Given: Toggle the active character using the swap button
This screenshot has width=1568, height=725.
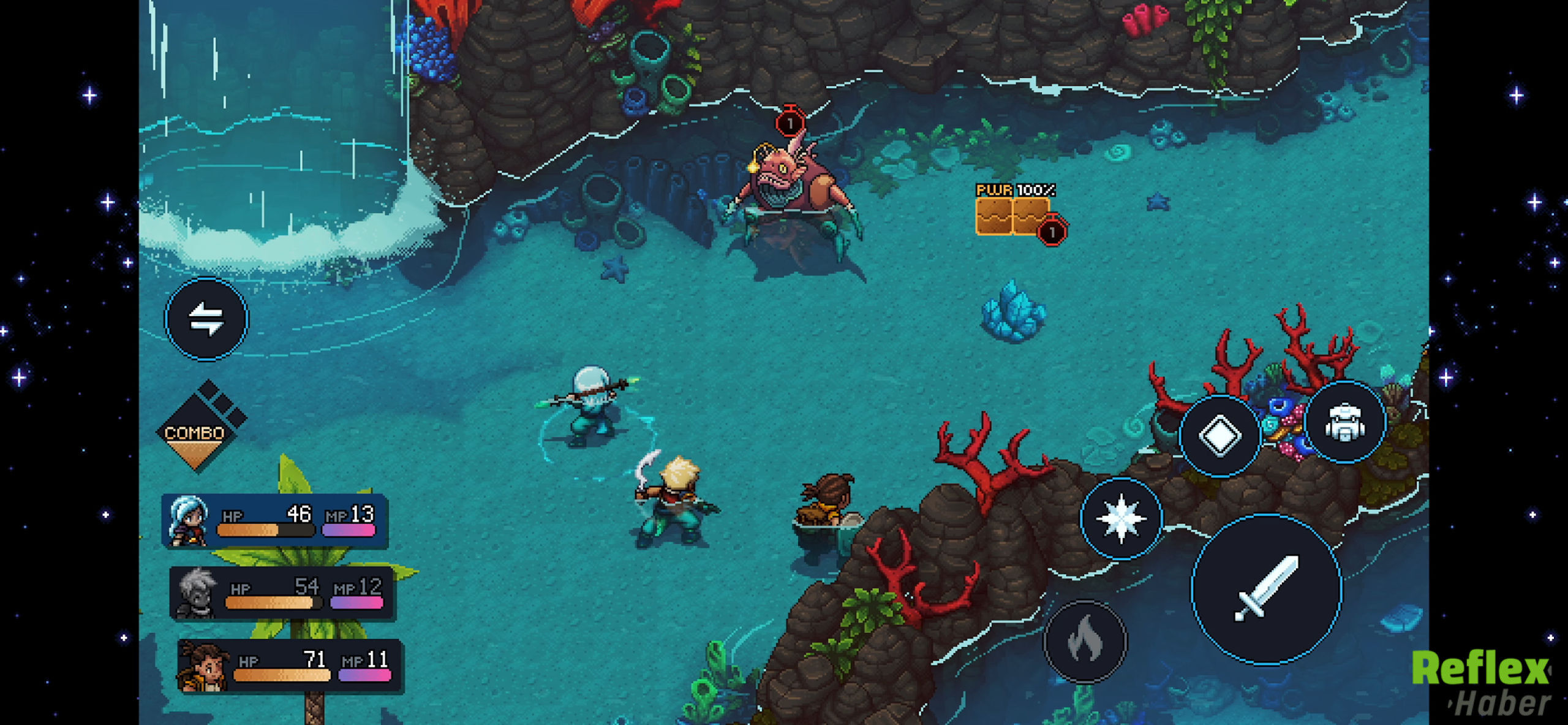Looking at the screenshot, I should [206, 320].
